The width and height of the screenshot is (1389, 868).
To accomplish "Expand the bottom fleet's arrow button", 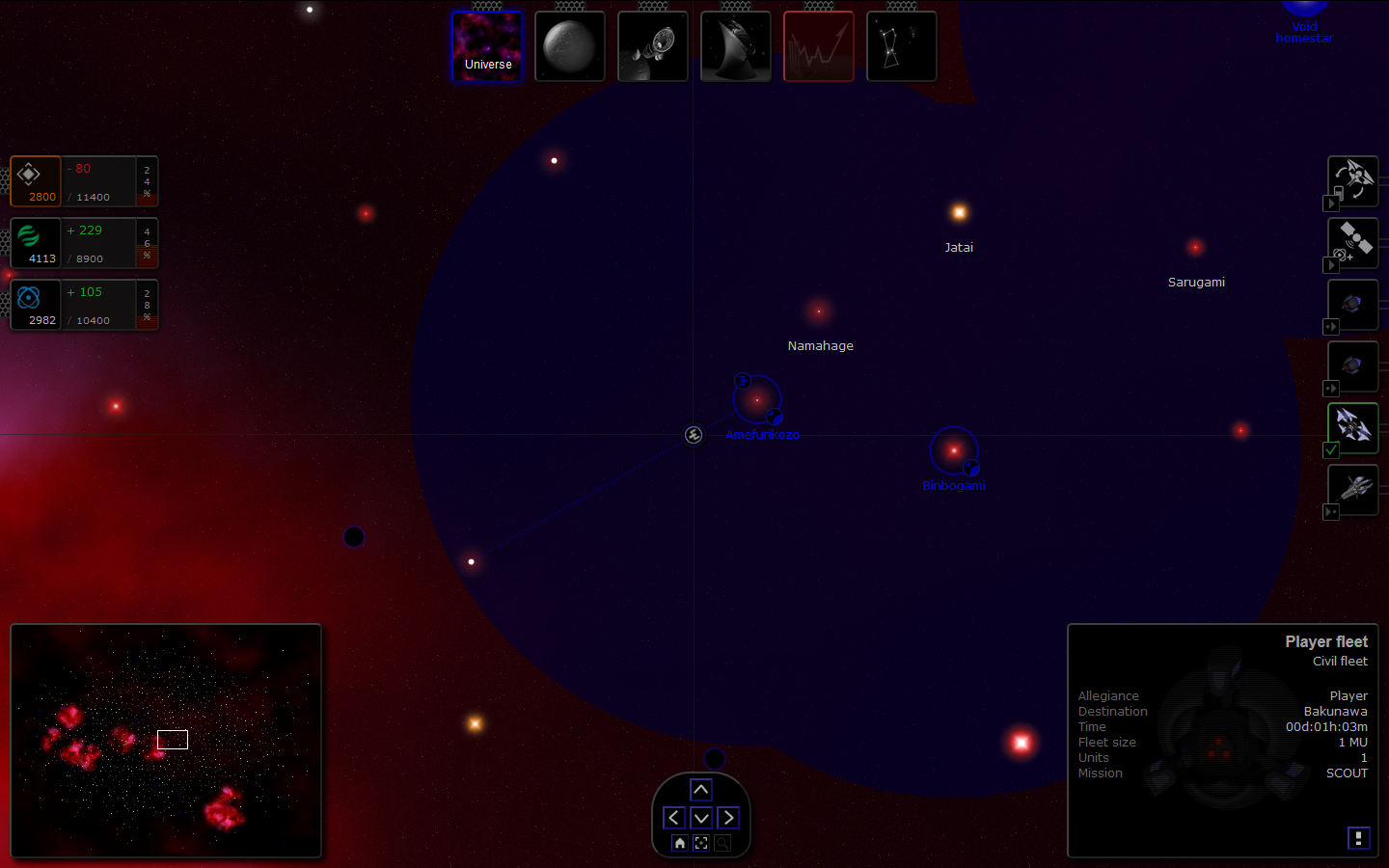I will tap(1331, 512).
